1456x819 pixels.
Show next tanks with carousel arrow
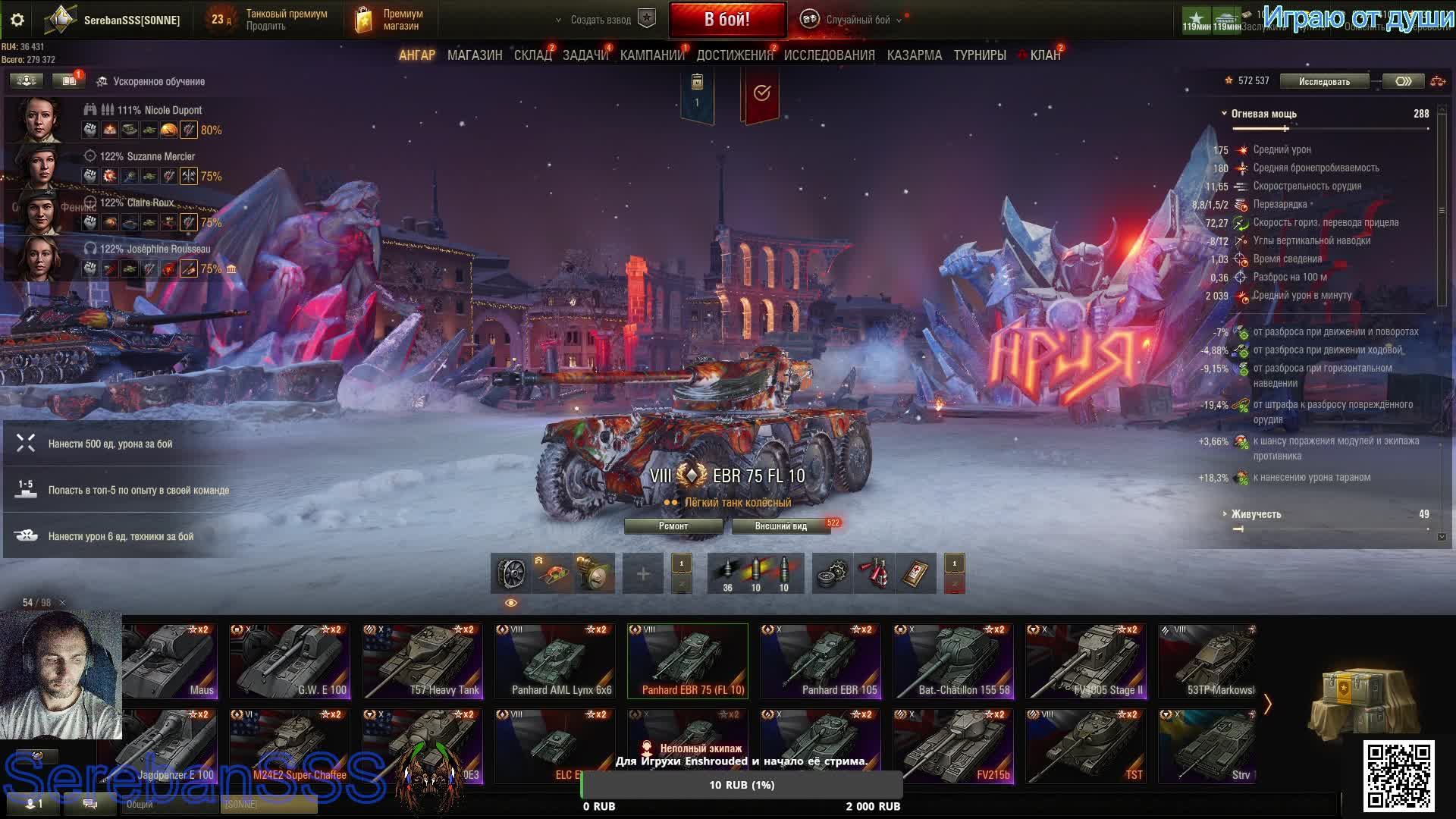[1267, 704]
